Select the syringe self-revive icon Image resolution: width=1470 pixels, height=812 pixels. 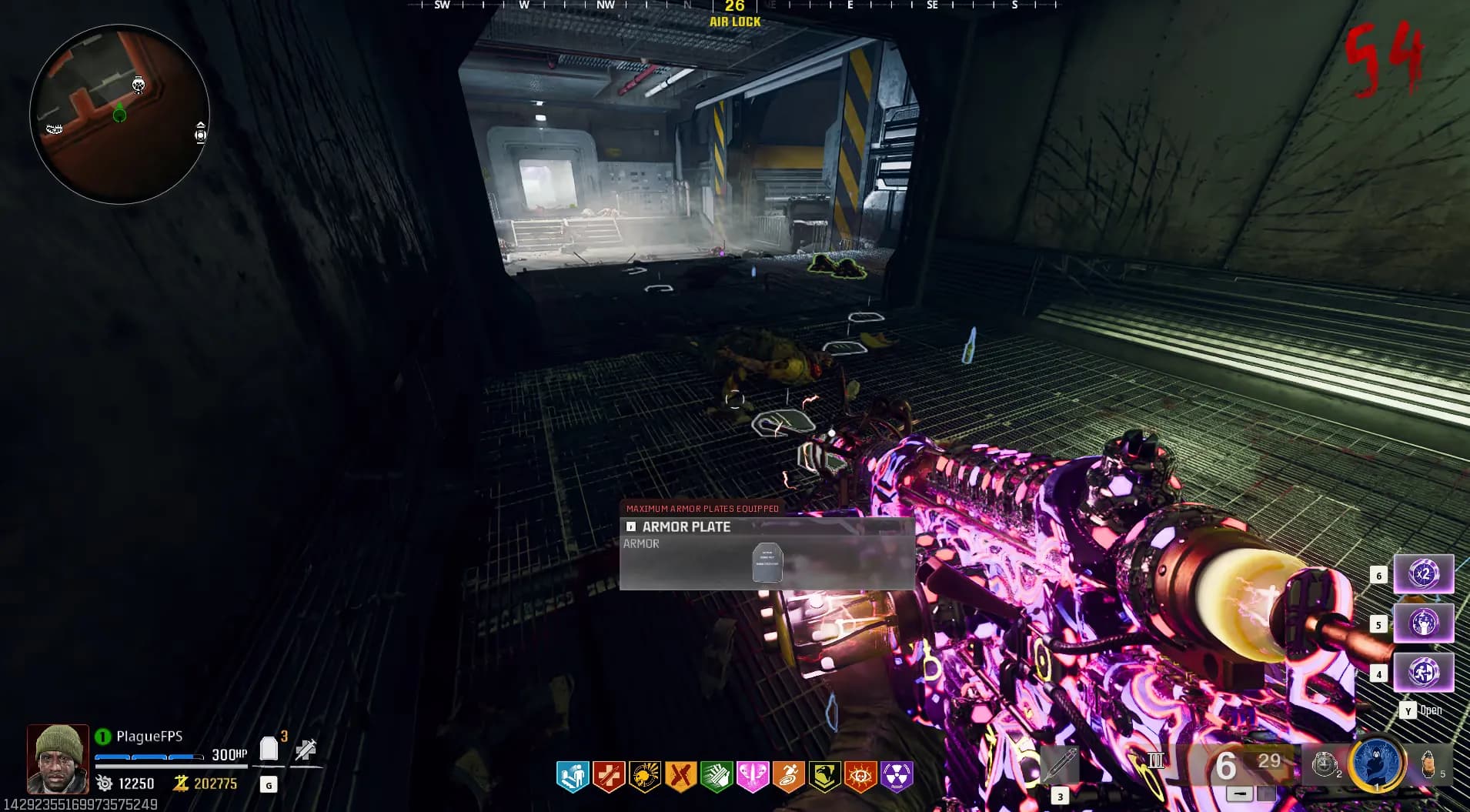point(306,750)
